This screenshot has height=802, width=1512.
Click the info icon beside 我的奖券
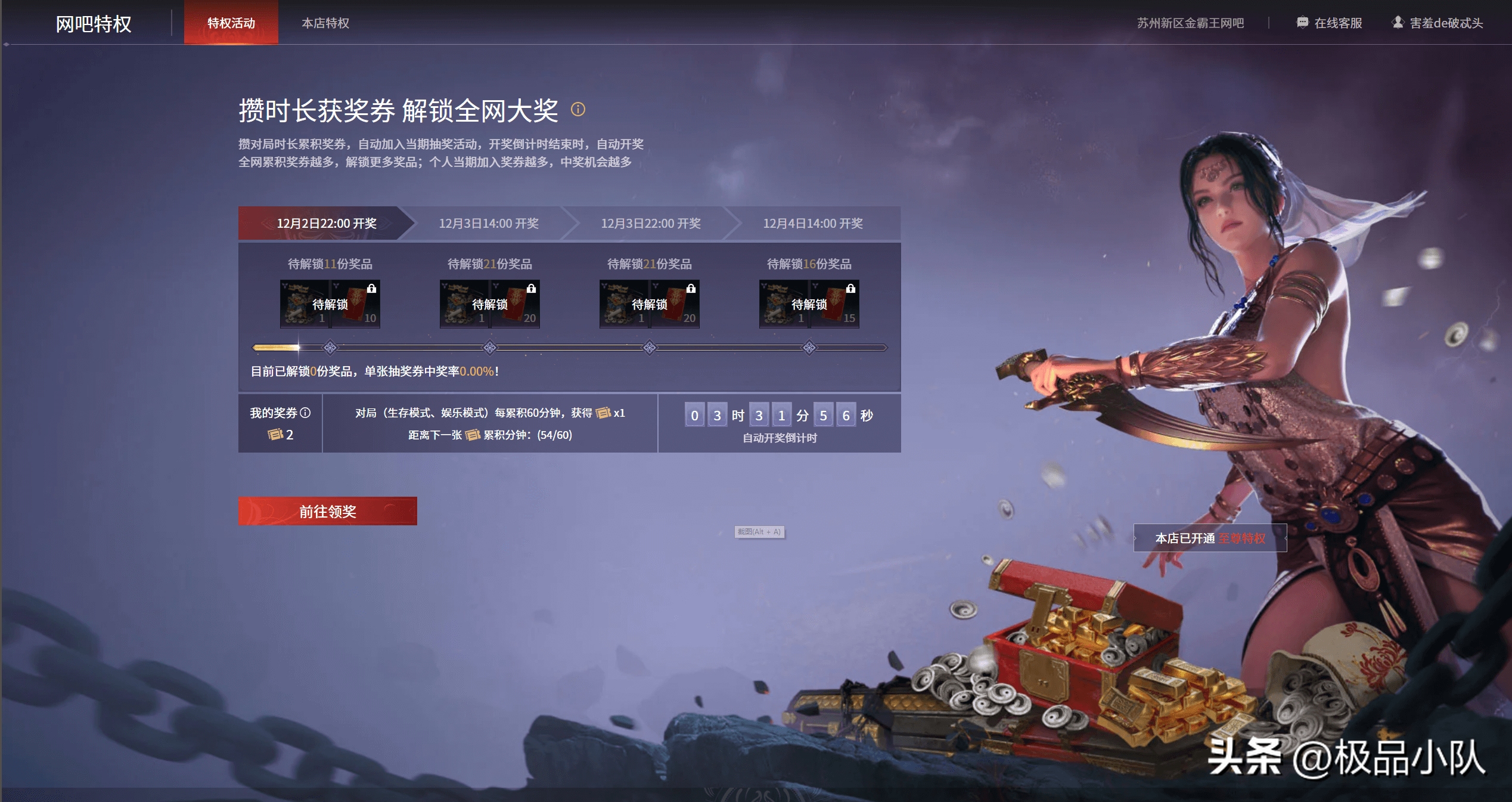(306, 413)
